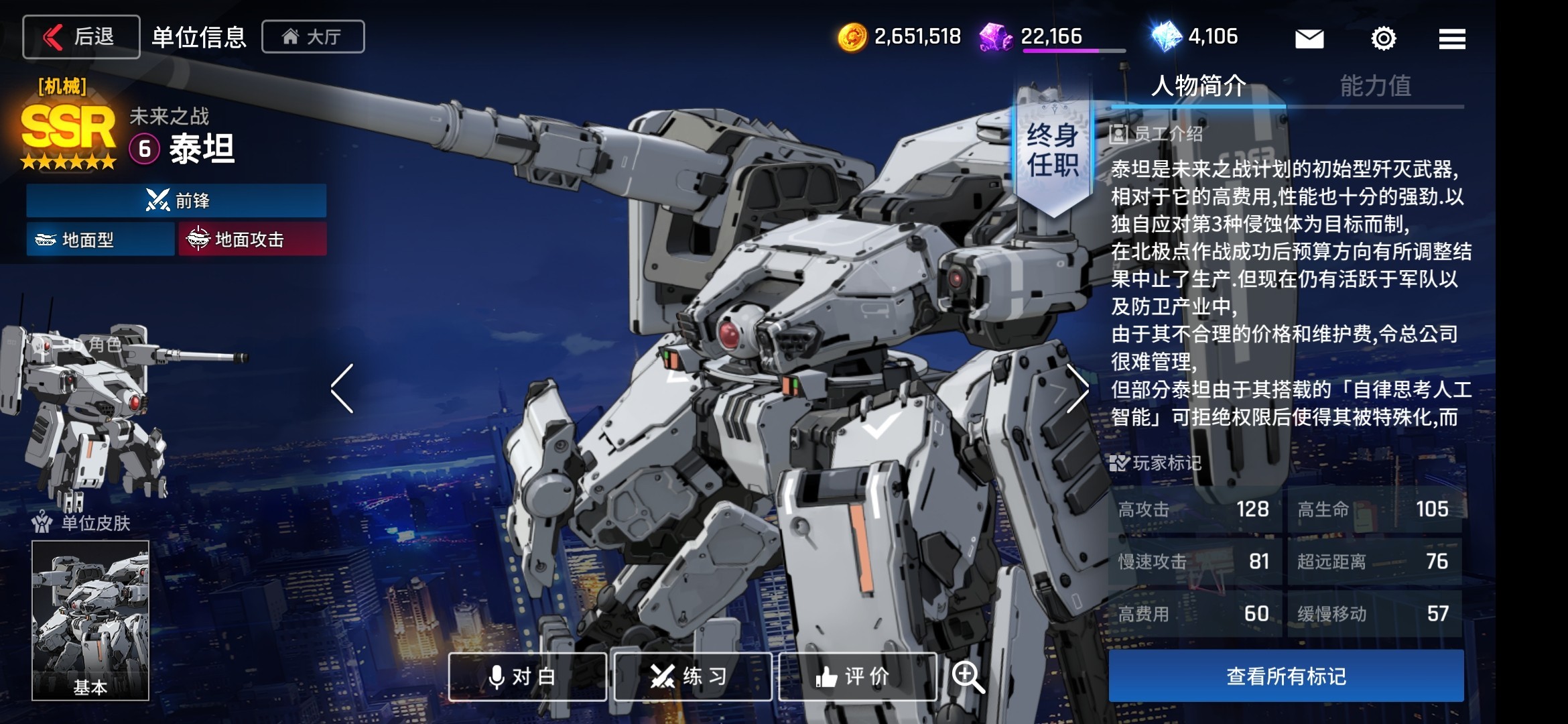Start practice mode with 练习

pyautogui.click(x=693, y=676)
